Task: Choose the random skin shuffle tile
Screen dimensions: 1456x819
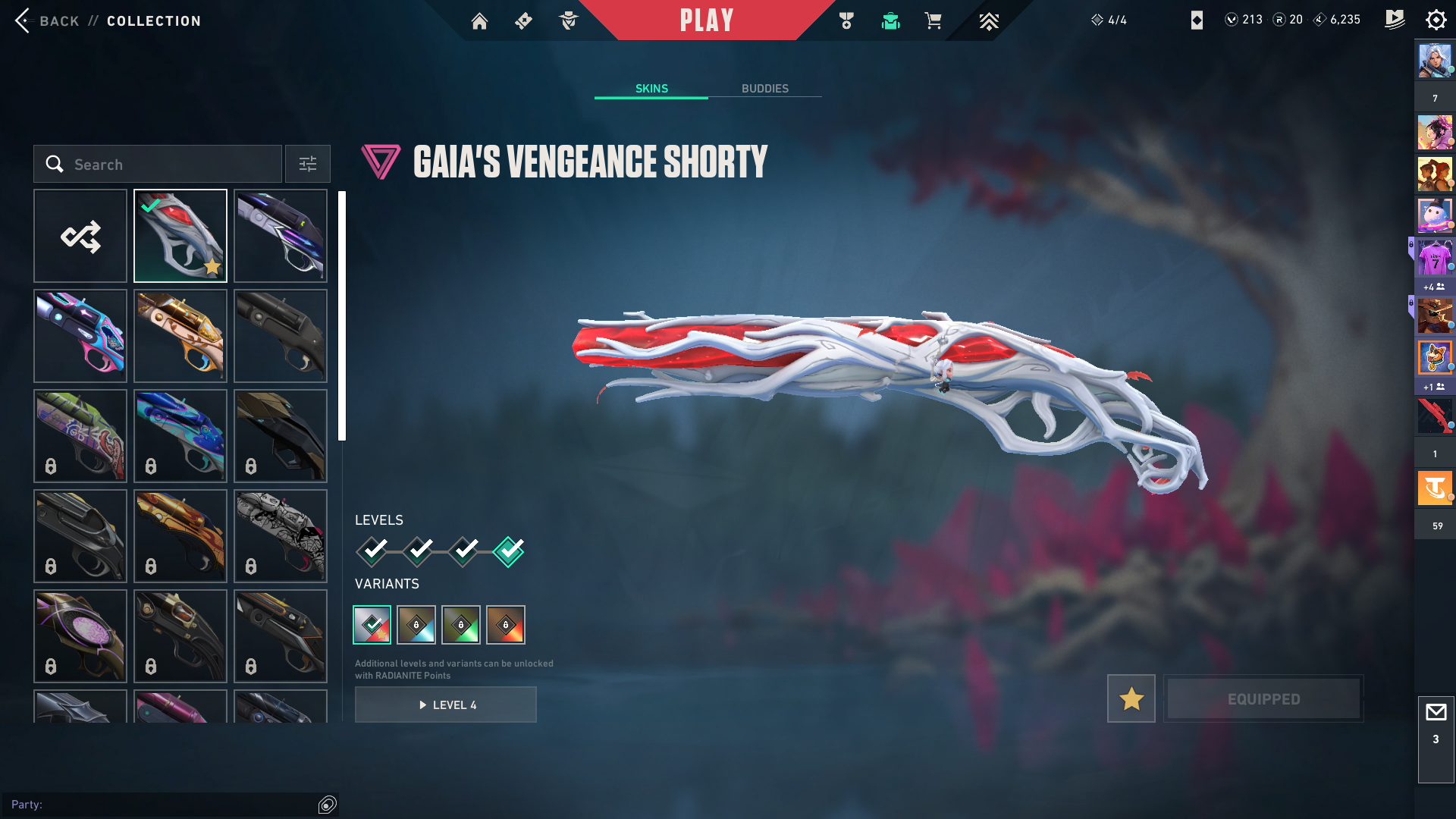Action: click(x=80, y=237)
